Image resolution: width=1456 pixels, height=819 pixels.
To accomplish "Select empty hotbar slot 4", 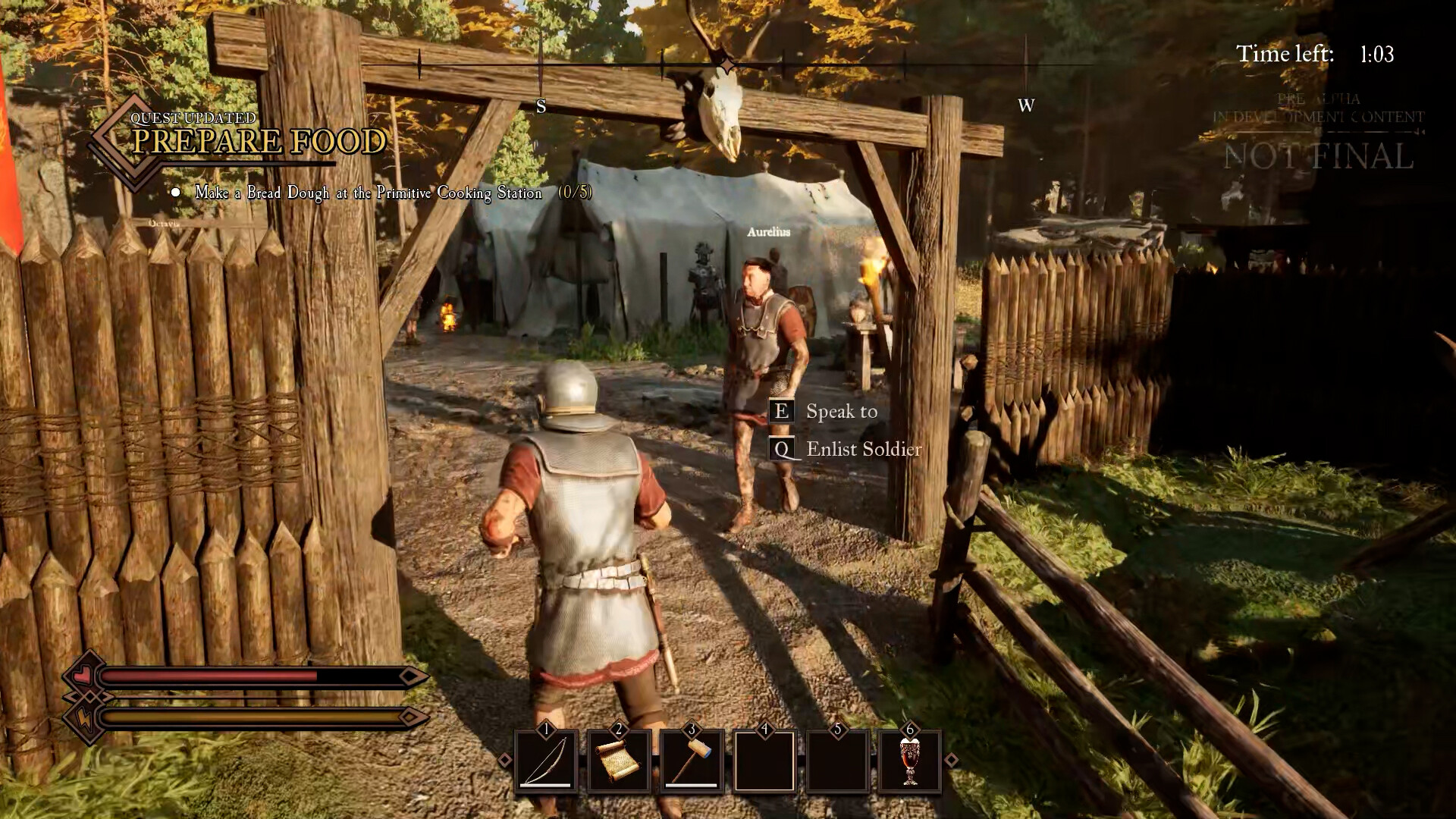I will (766, 762).
